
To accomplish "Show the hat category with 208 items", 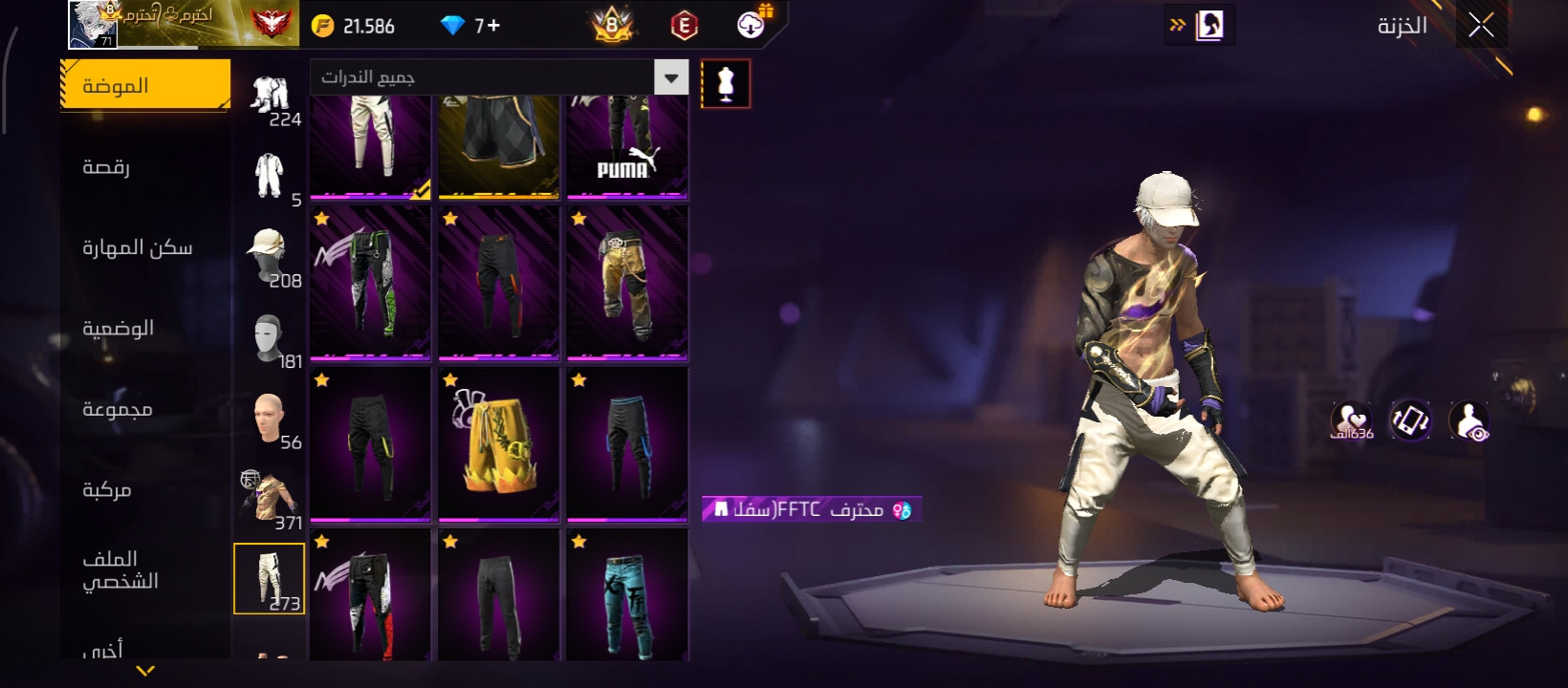I will point(270,257).
